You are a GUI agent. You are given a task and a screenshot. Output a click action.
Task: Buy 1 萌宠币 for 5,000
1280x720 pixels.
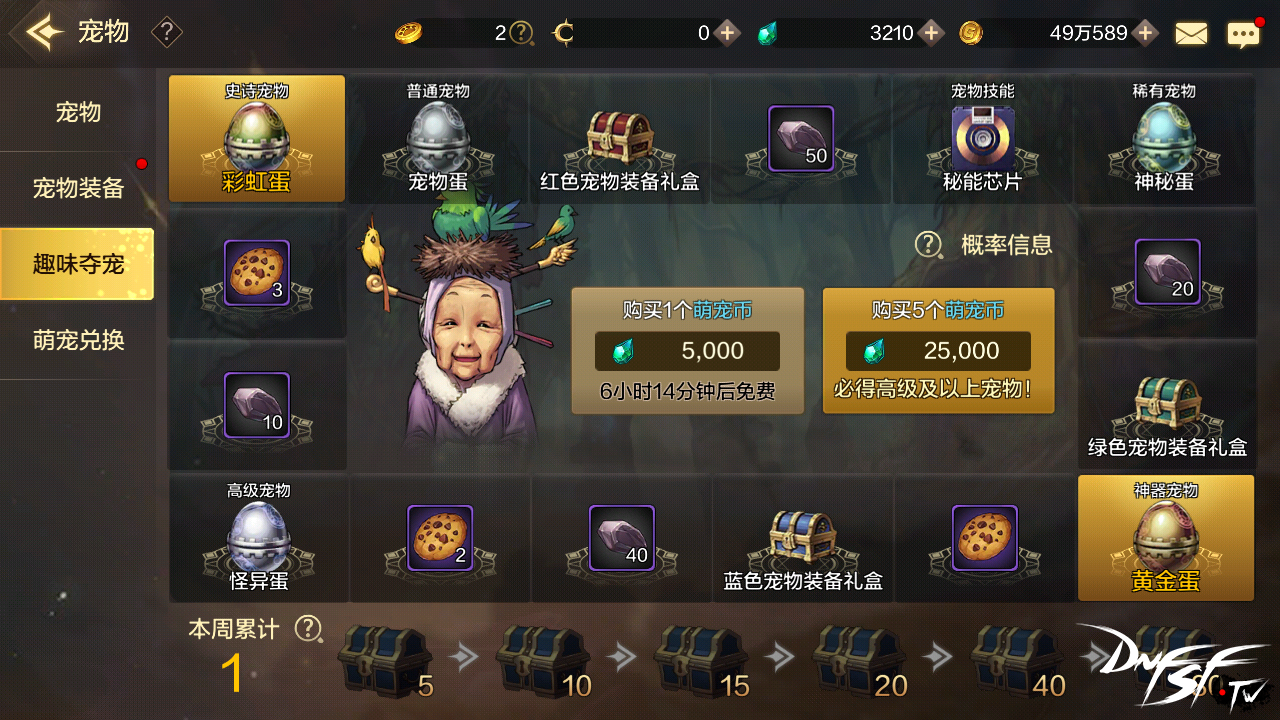(x=687, y=351)
